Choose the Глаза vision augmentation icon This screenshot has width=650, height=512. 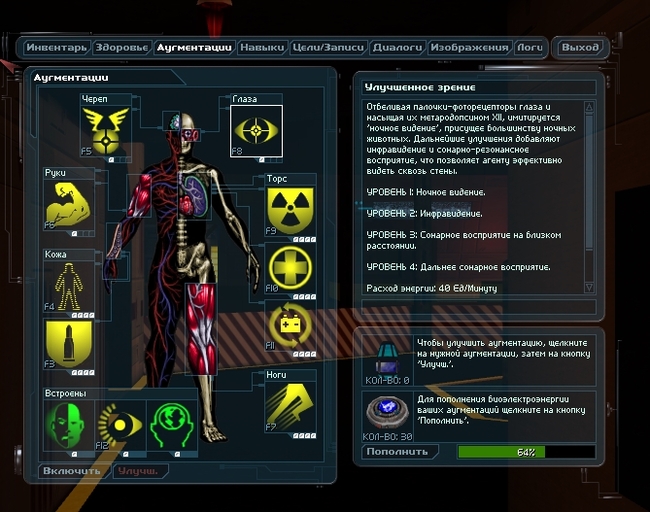coord(256,131)
